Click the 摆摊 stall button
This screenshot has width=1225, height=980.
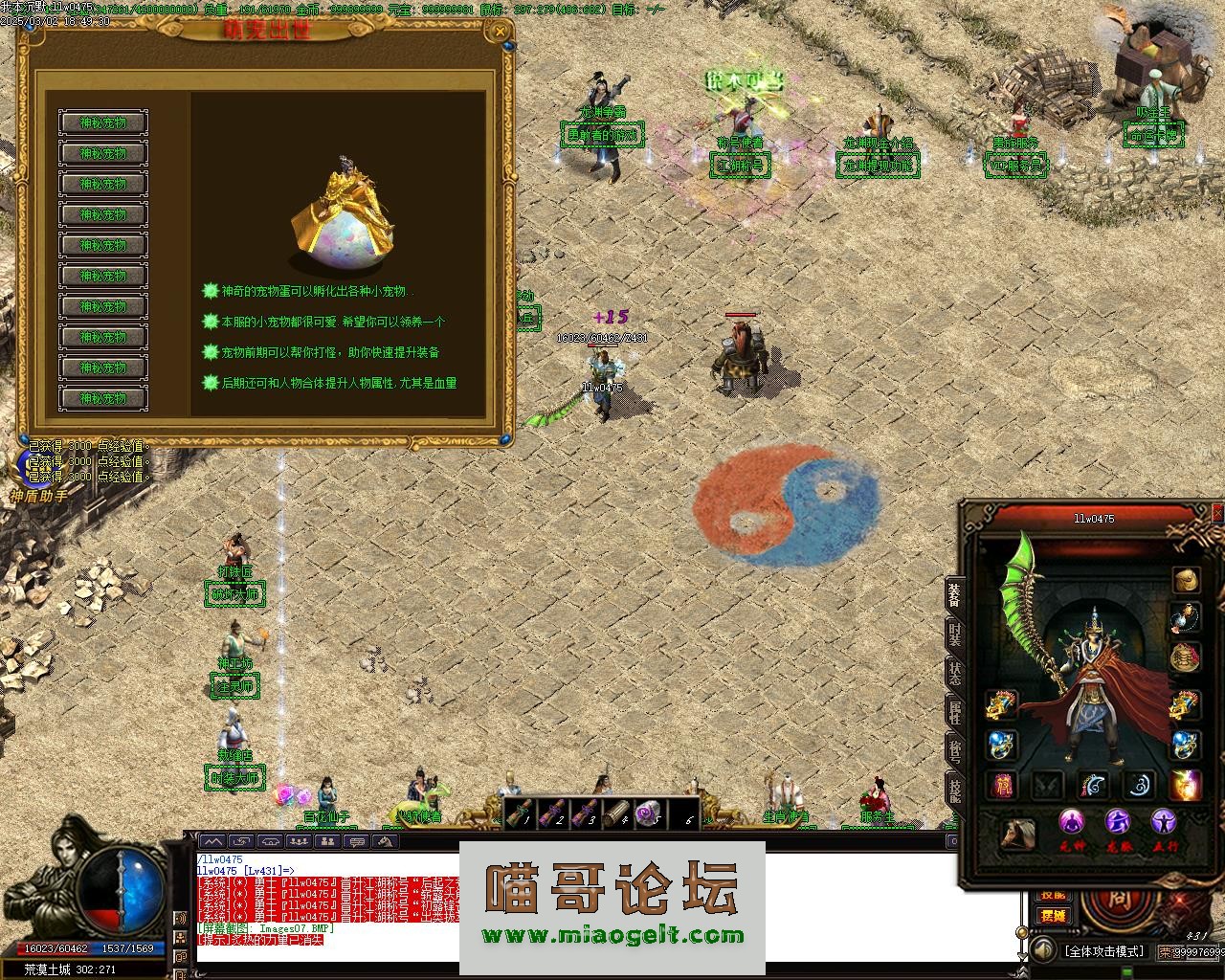click(x=1053, y=916)
